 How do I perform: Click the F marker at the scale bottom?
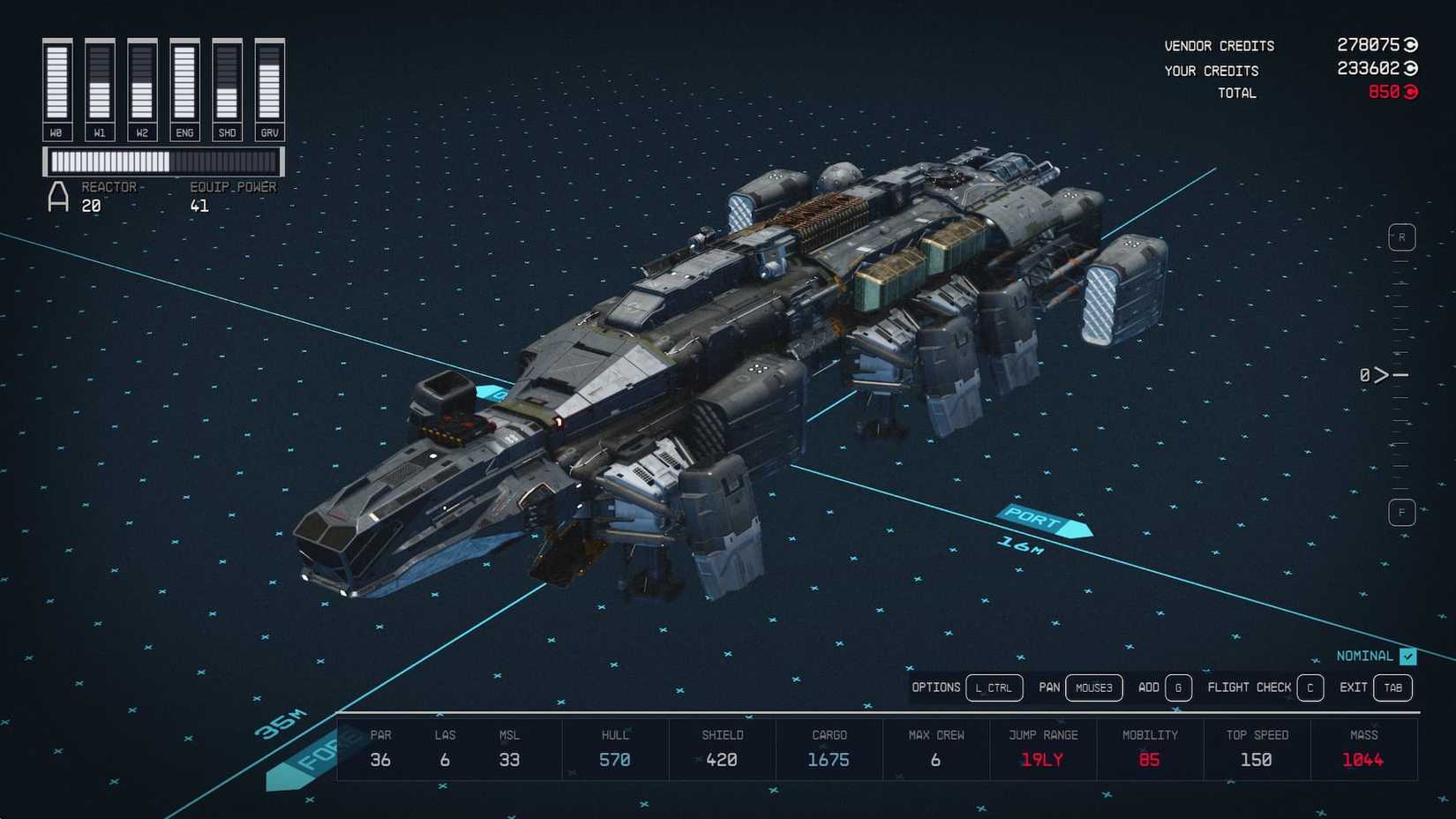(1401, 512)
